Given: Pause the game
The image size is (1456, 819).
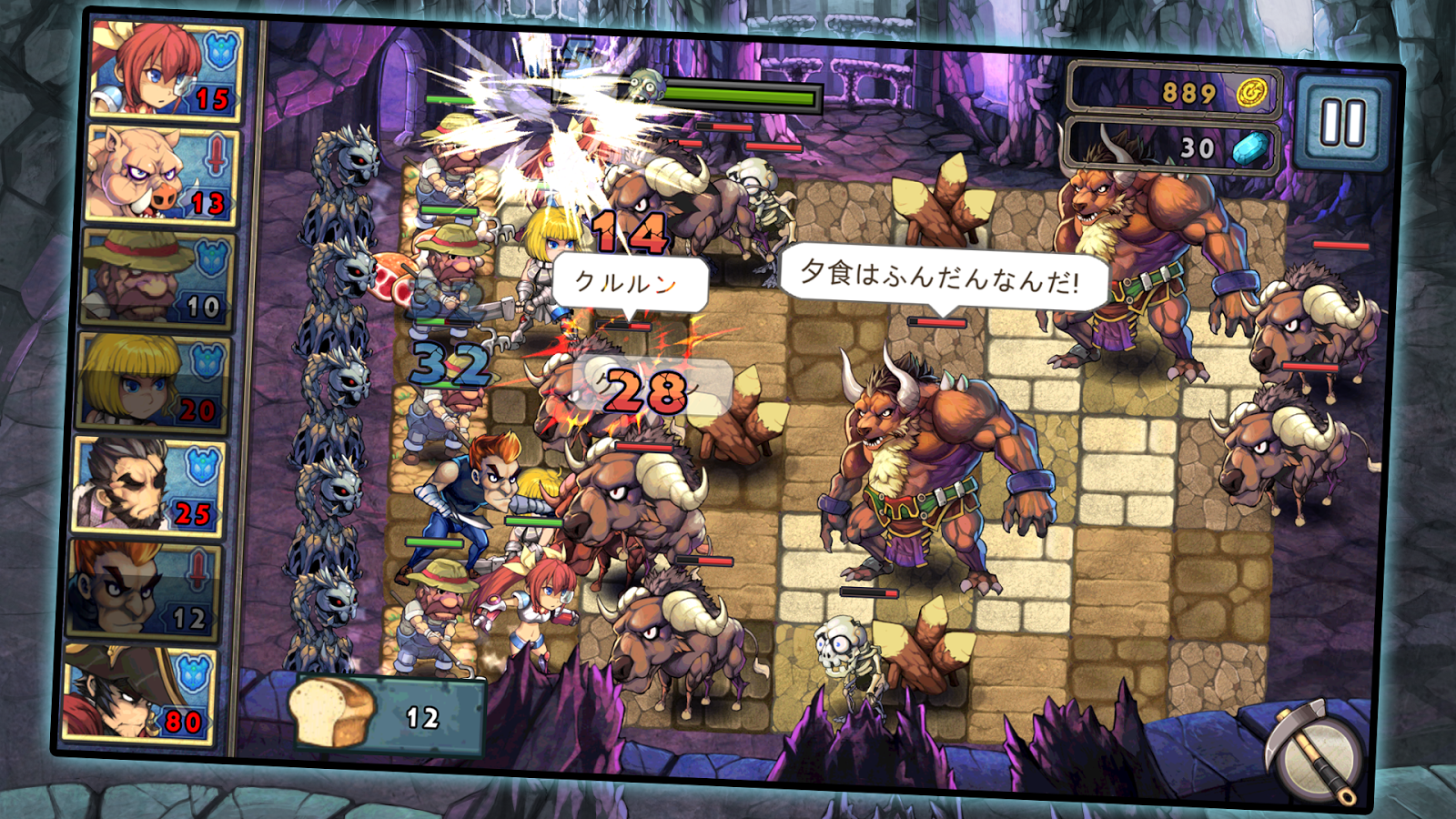Looking at the screenshot, I should pyautogui.click(x=1342, y=124).
